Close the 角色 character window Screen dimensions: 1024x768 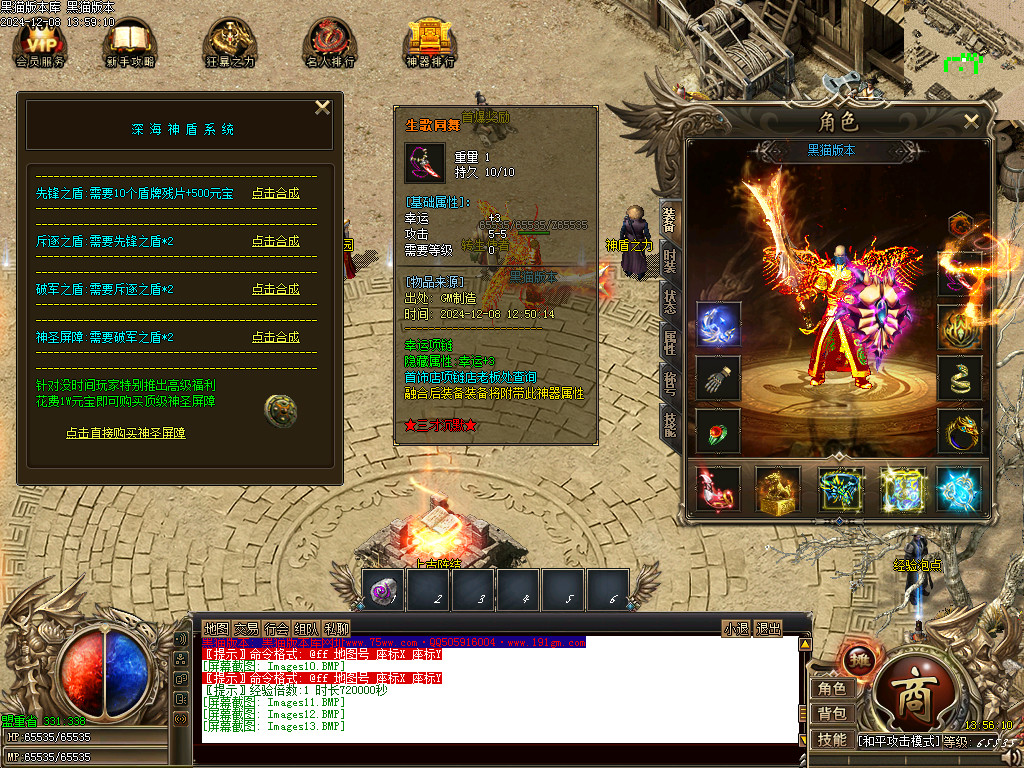tap(971, 121)
